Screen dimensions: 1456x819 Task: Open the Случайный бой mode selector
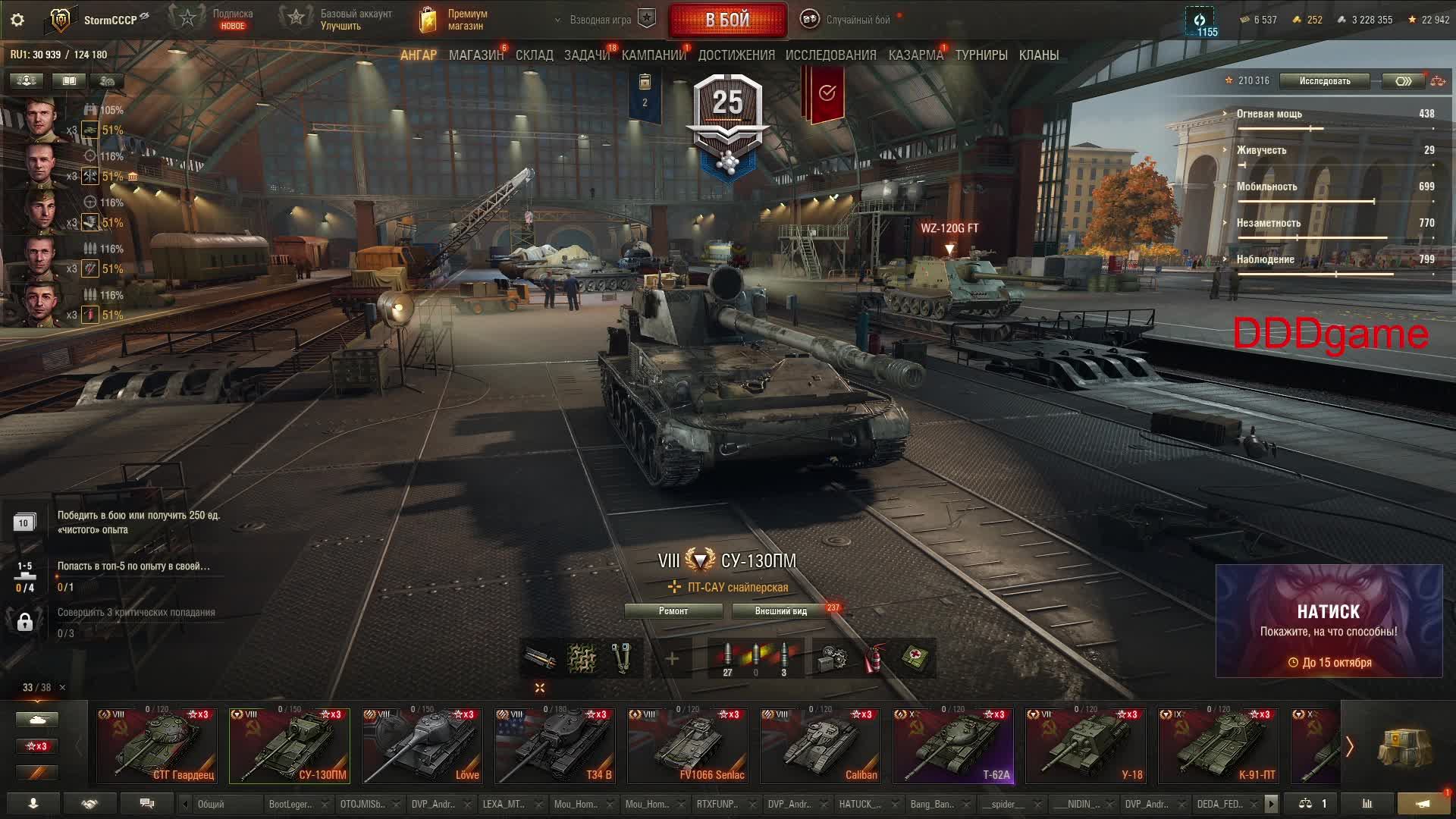(x=849, y=20)
